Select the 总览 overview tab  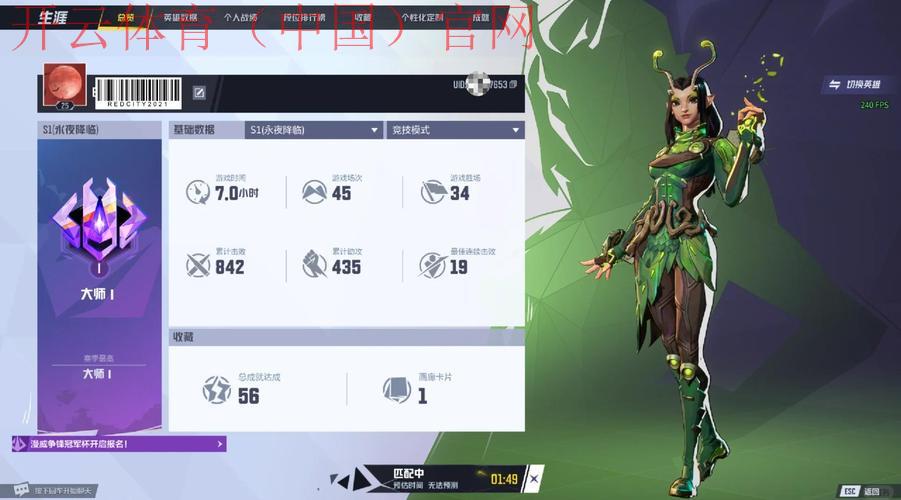point(126,17)
